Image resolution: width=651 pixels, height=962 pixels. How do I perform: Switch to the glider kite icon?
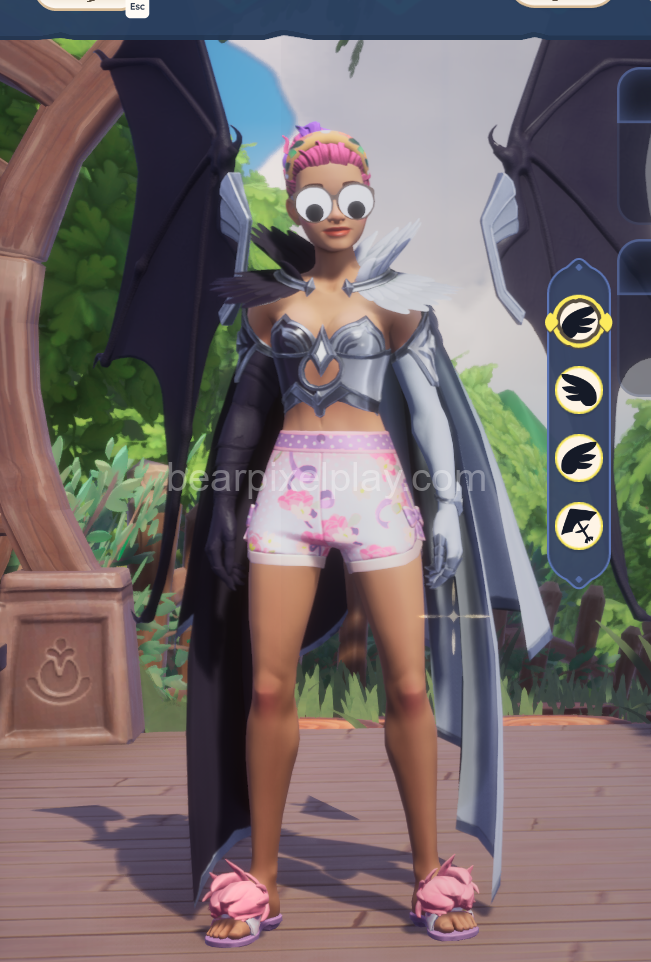[578, 526]
